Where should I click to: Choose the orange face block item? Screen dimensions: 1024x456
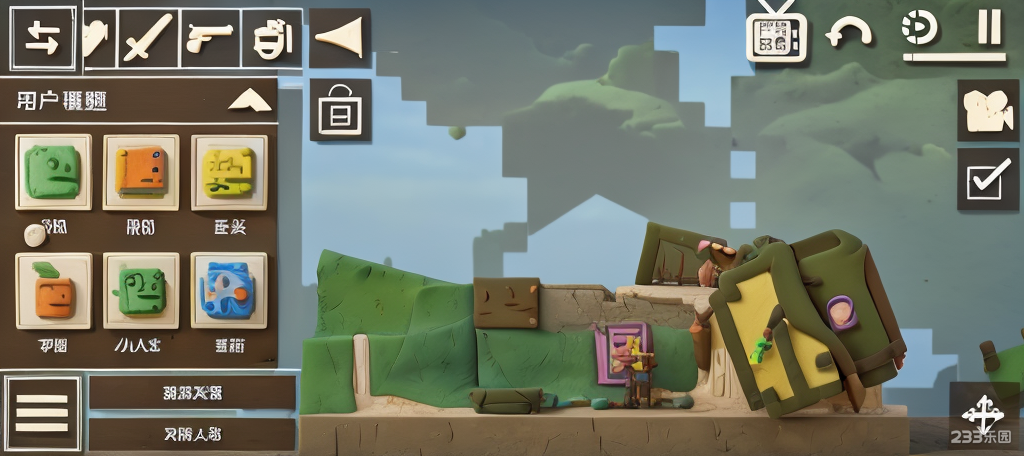pyautogui.click(x=141, y=172)
